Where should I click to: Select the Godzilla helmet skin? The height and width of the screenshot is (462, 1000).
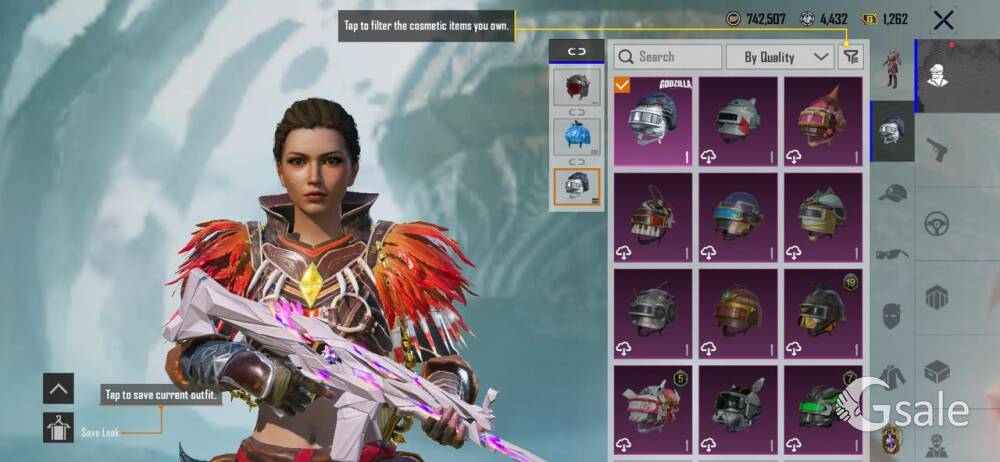(652, 121)
